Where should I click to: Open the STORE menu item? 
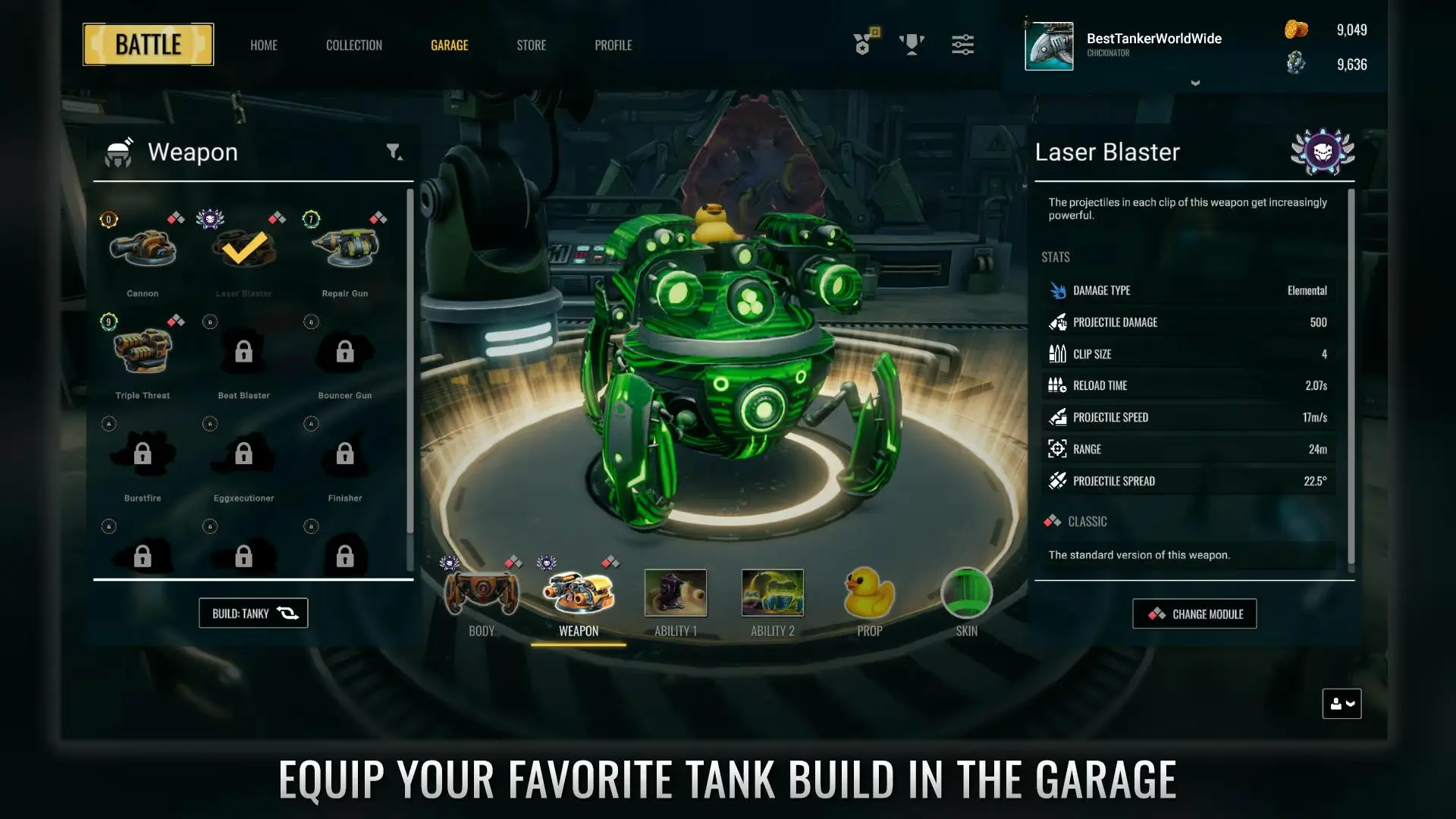pos(531,45)
